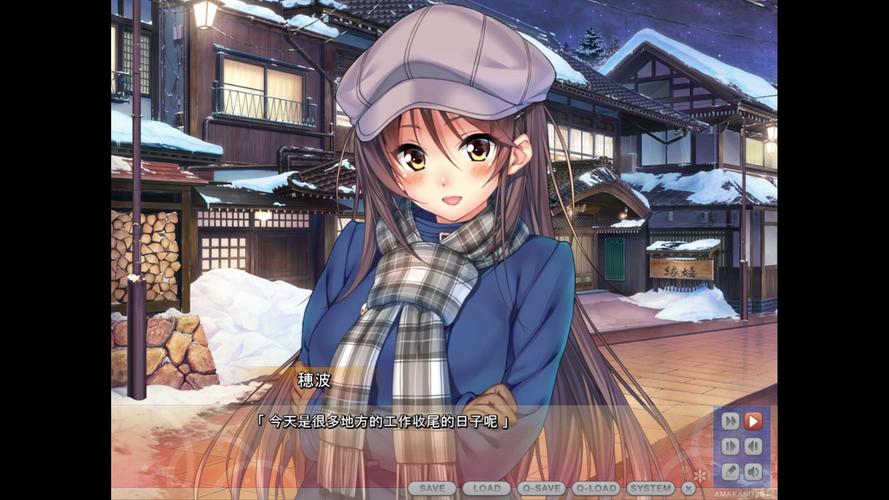Hide the text window with the X button

688,488
